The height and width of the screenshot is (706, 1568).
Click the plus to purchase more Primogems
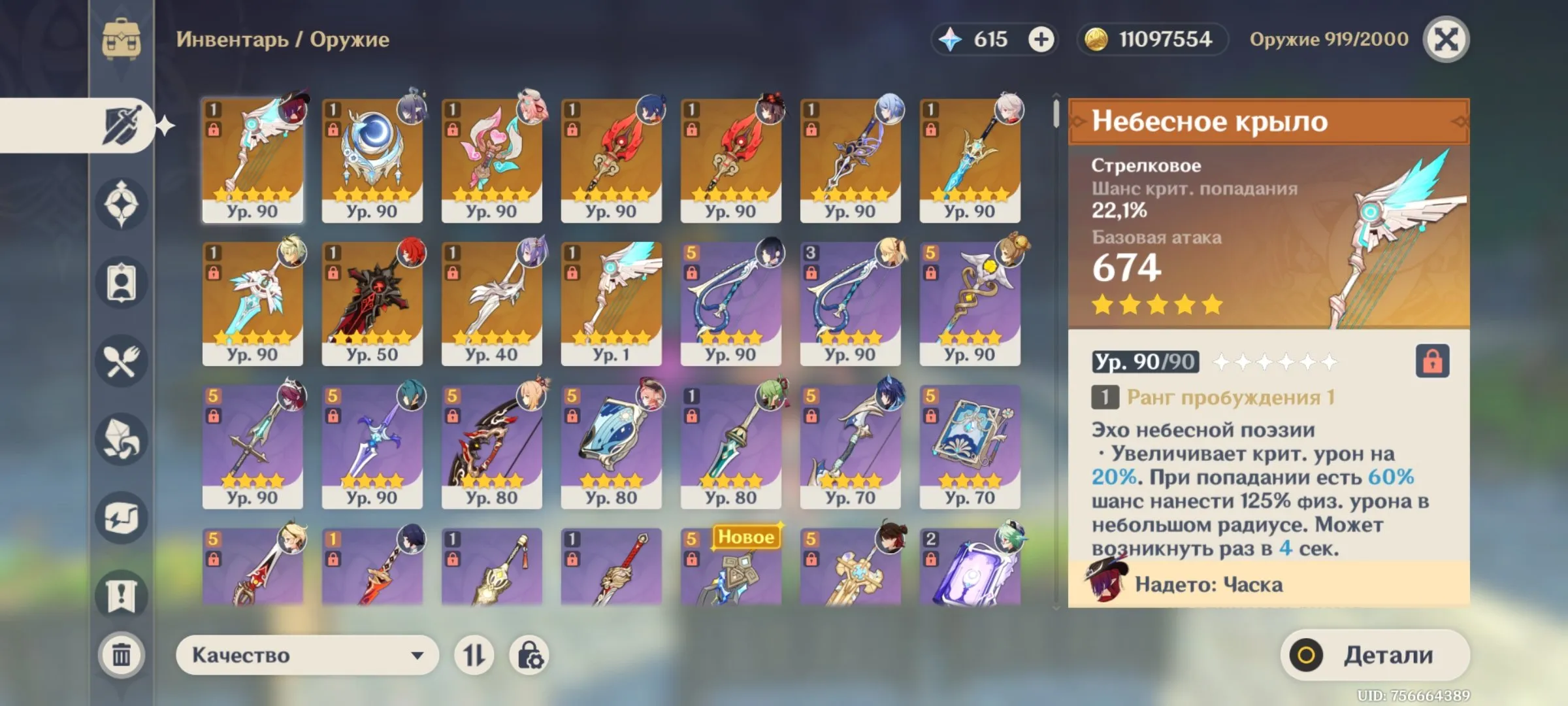click(x=1041, y=39)
